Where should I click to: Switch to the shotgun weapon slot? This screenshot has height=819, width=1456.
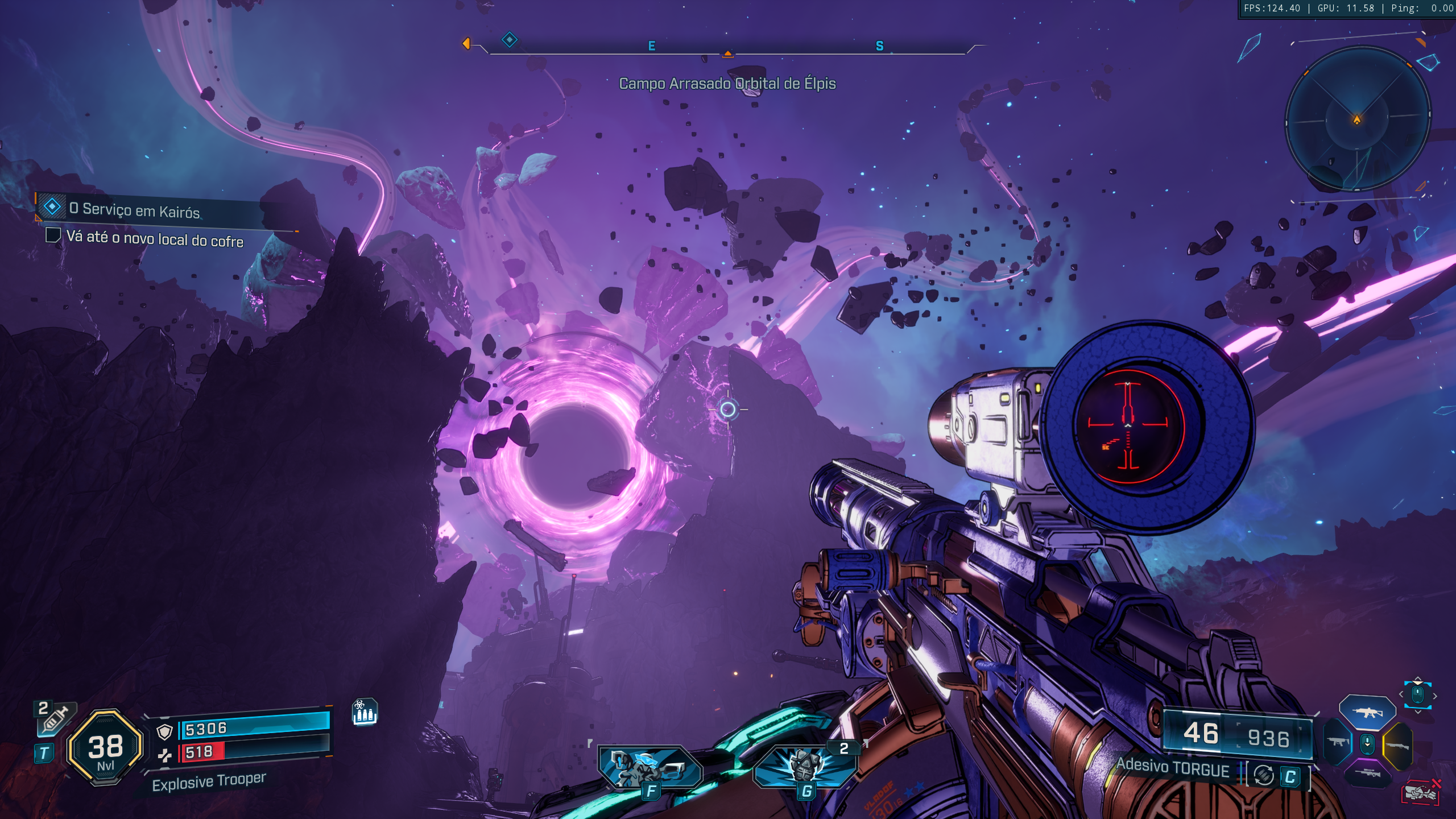point(1397,745)
